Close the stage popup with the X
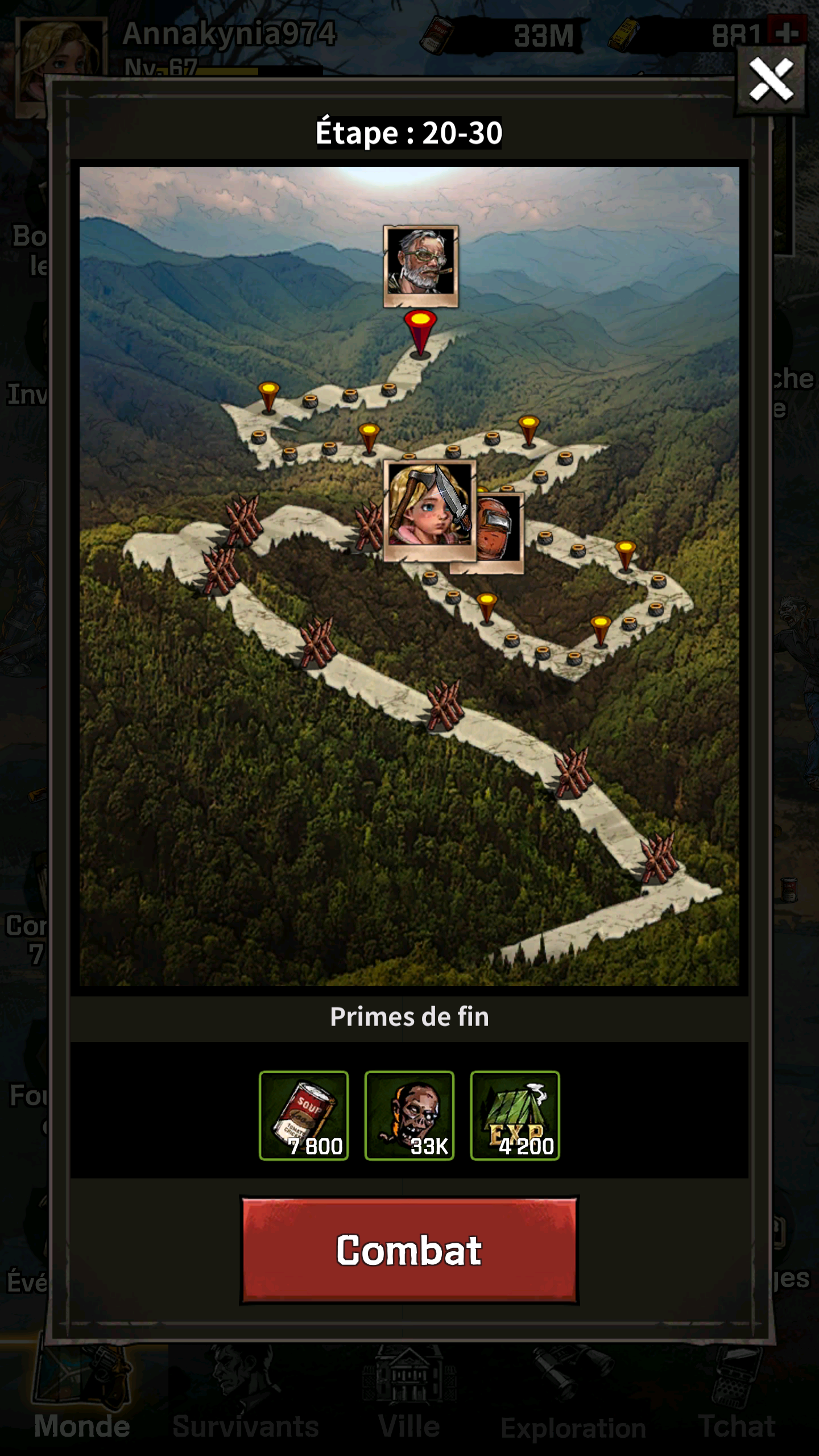Screen dimensions: 819x1456 click(771, 80)
